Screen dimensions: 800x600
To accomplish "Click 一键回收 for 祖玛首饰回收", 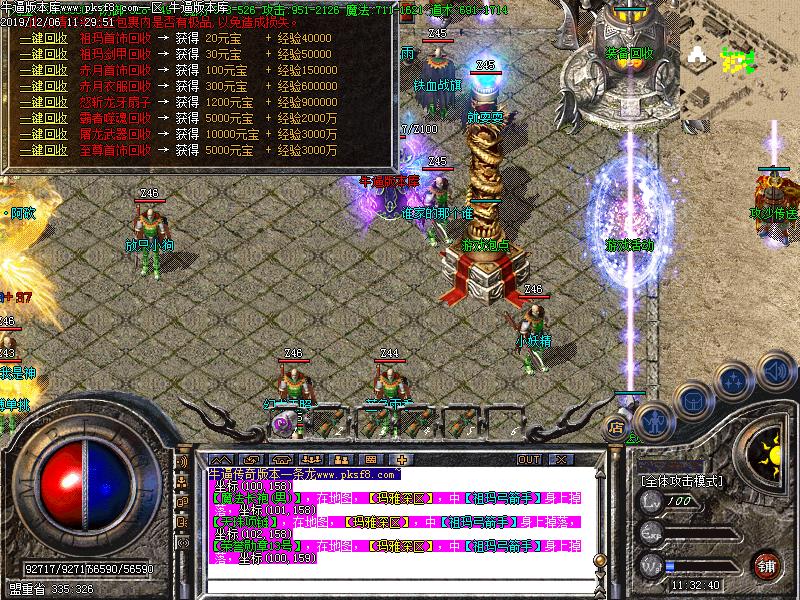I will 42,38.
